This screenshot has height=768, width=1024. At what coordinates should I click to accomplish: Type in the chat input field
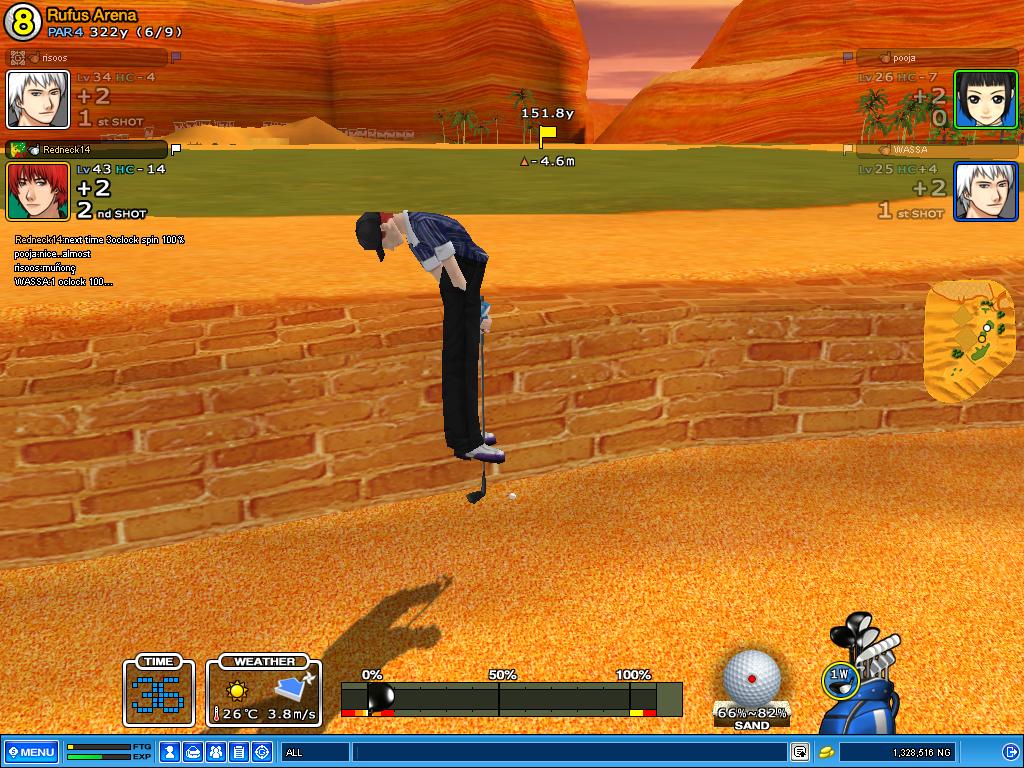570,752
